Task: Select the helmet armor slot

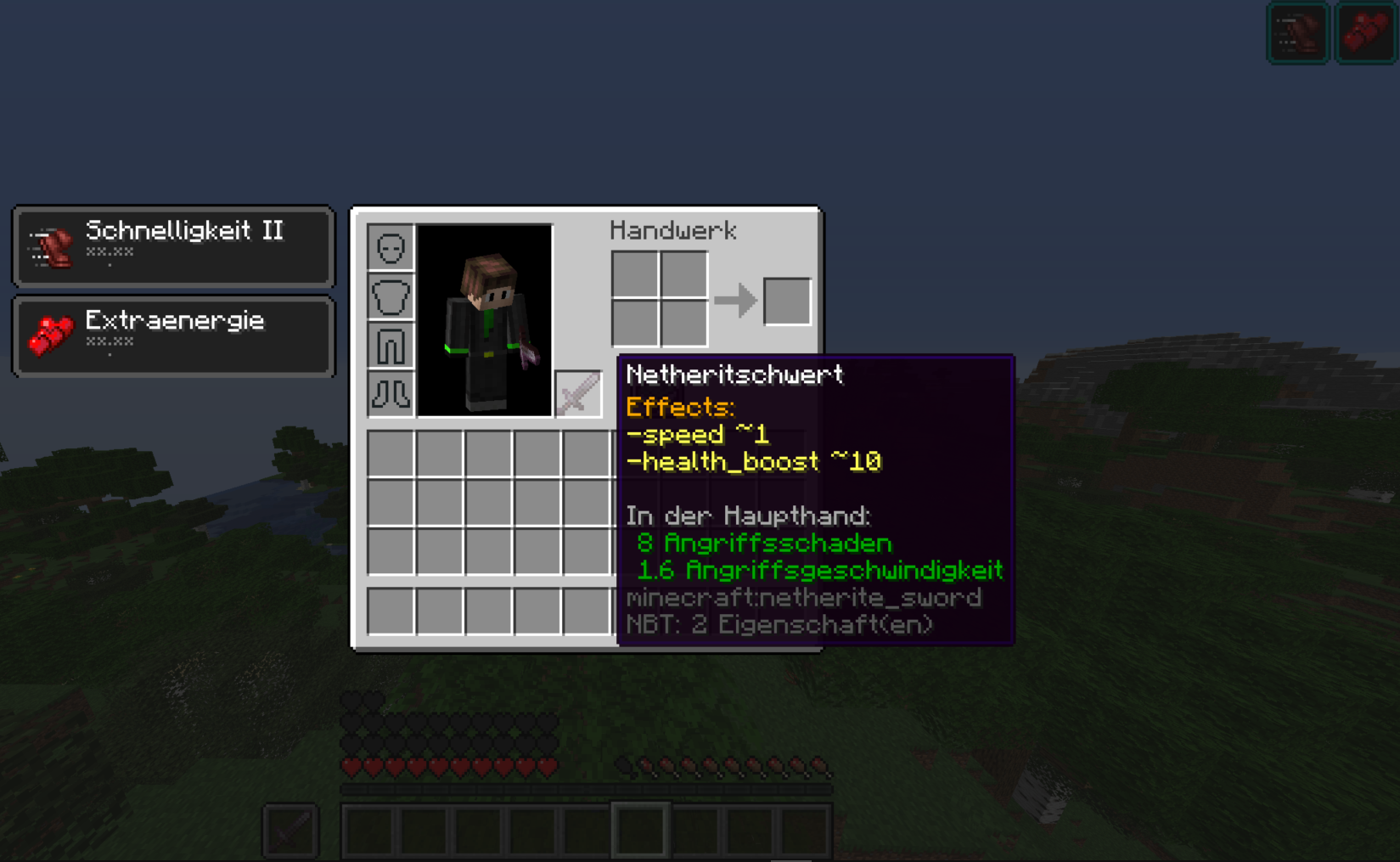Action: point(390,247)
